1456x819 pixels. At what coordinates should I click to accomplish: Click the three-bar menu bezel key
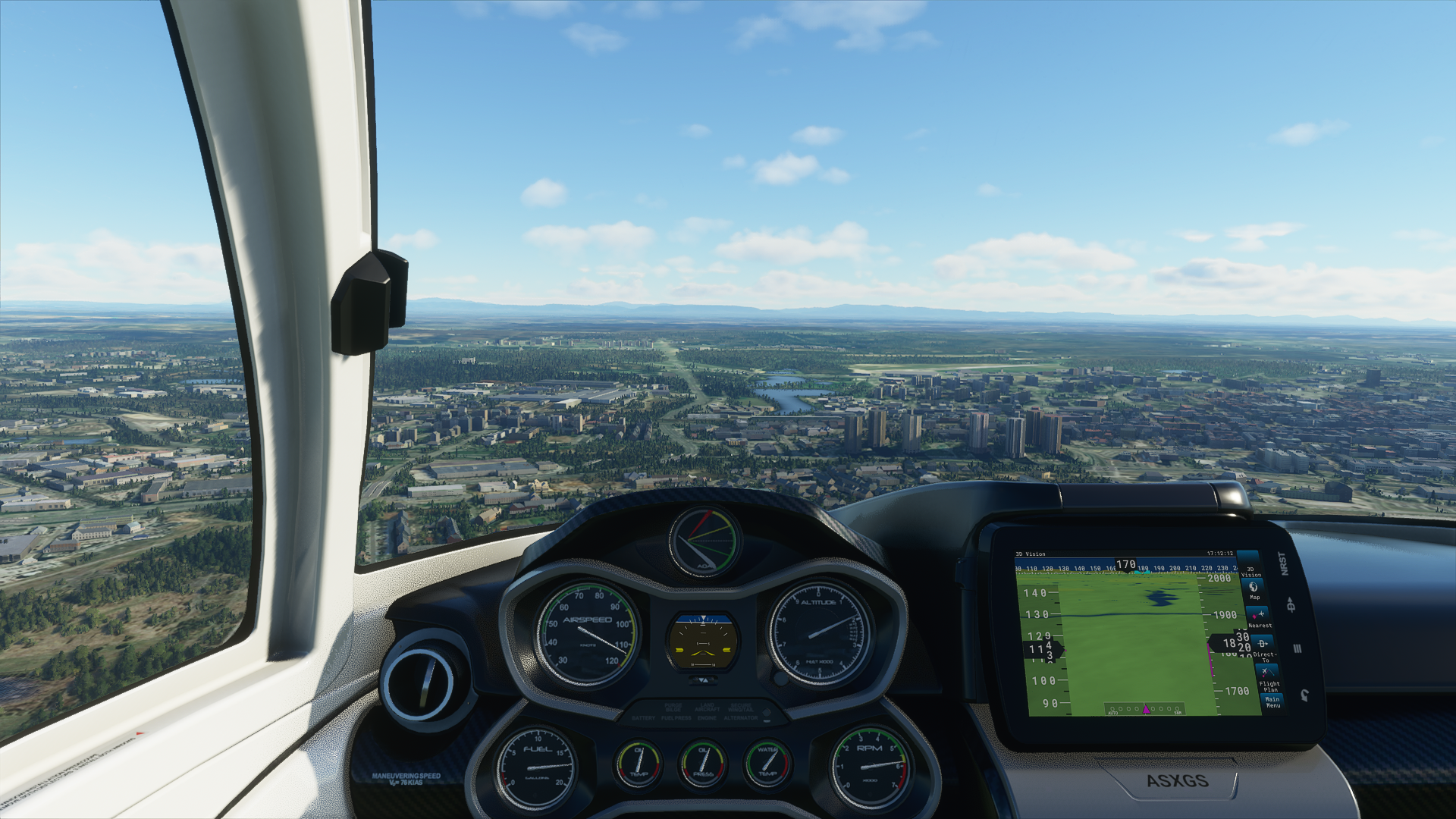(1297, 648)
